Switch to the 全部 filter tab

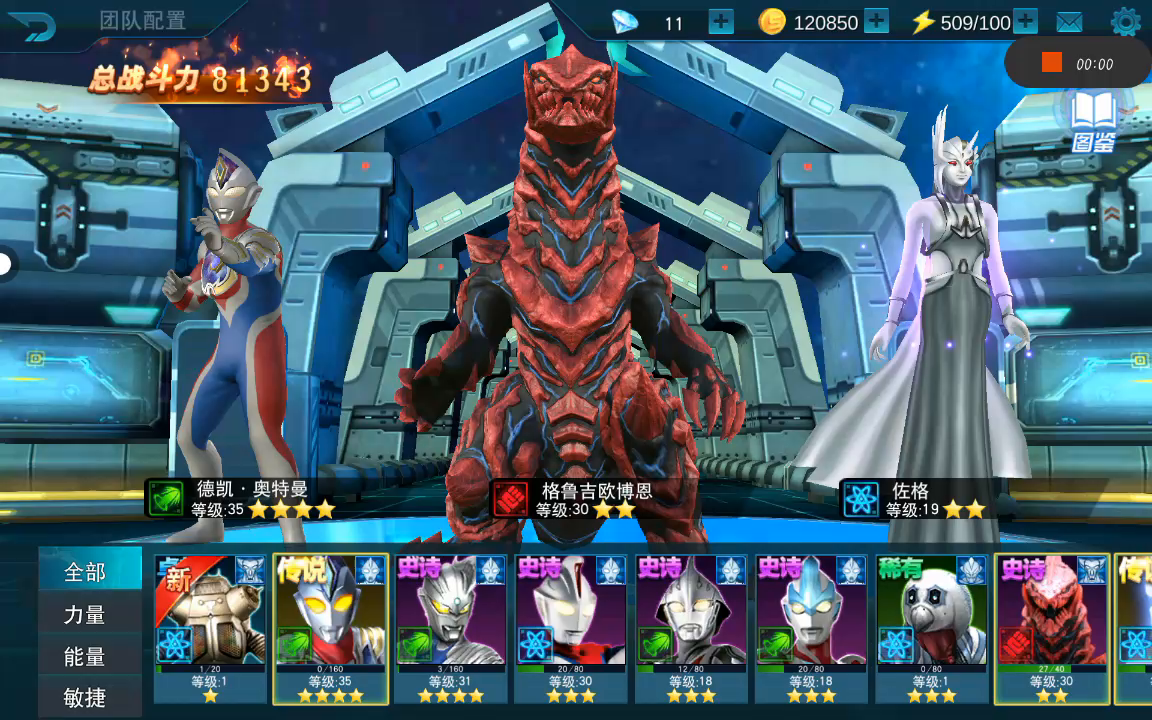[x=86, y=572]
